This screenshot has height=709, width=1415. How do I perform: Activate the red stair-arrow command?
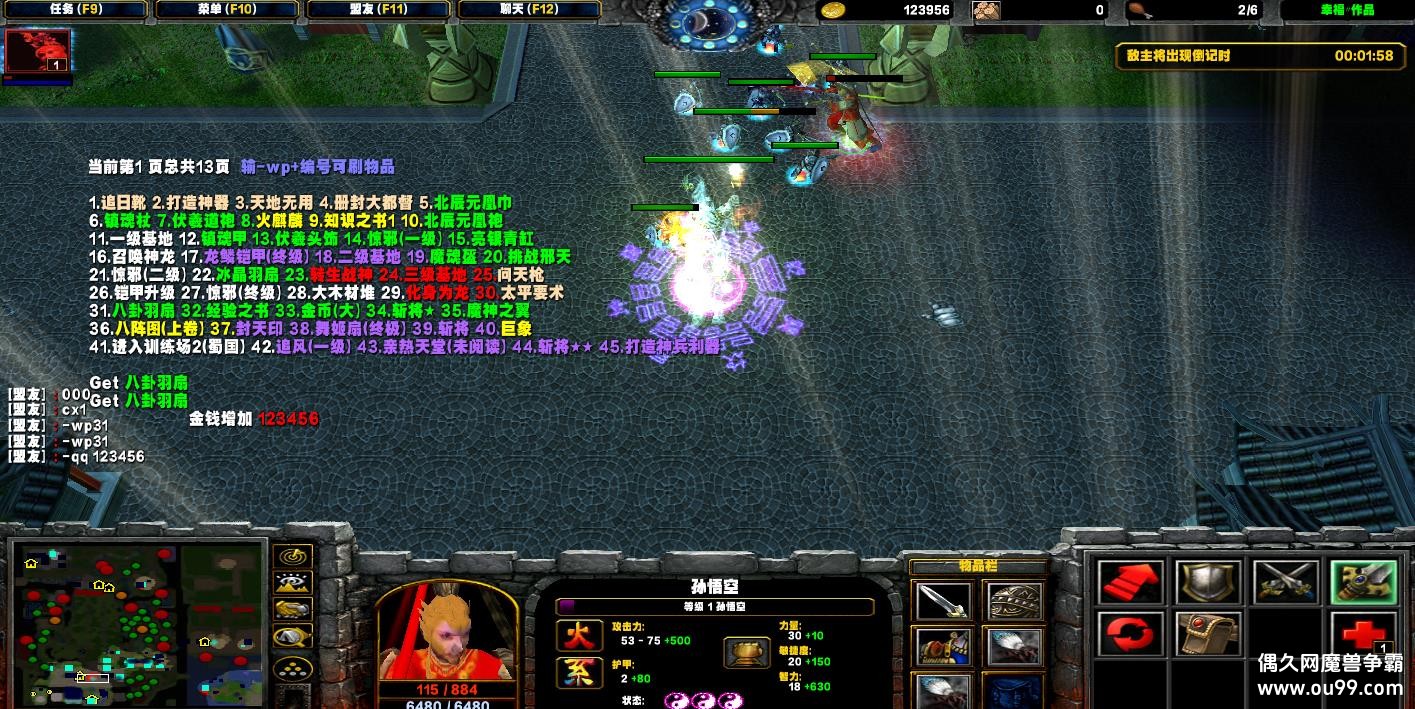(x=1130, y=582)
